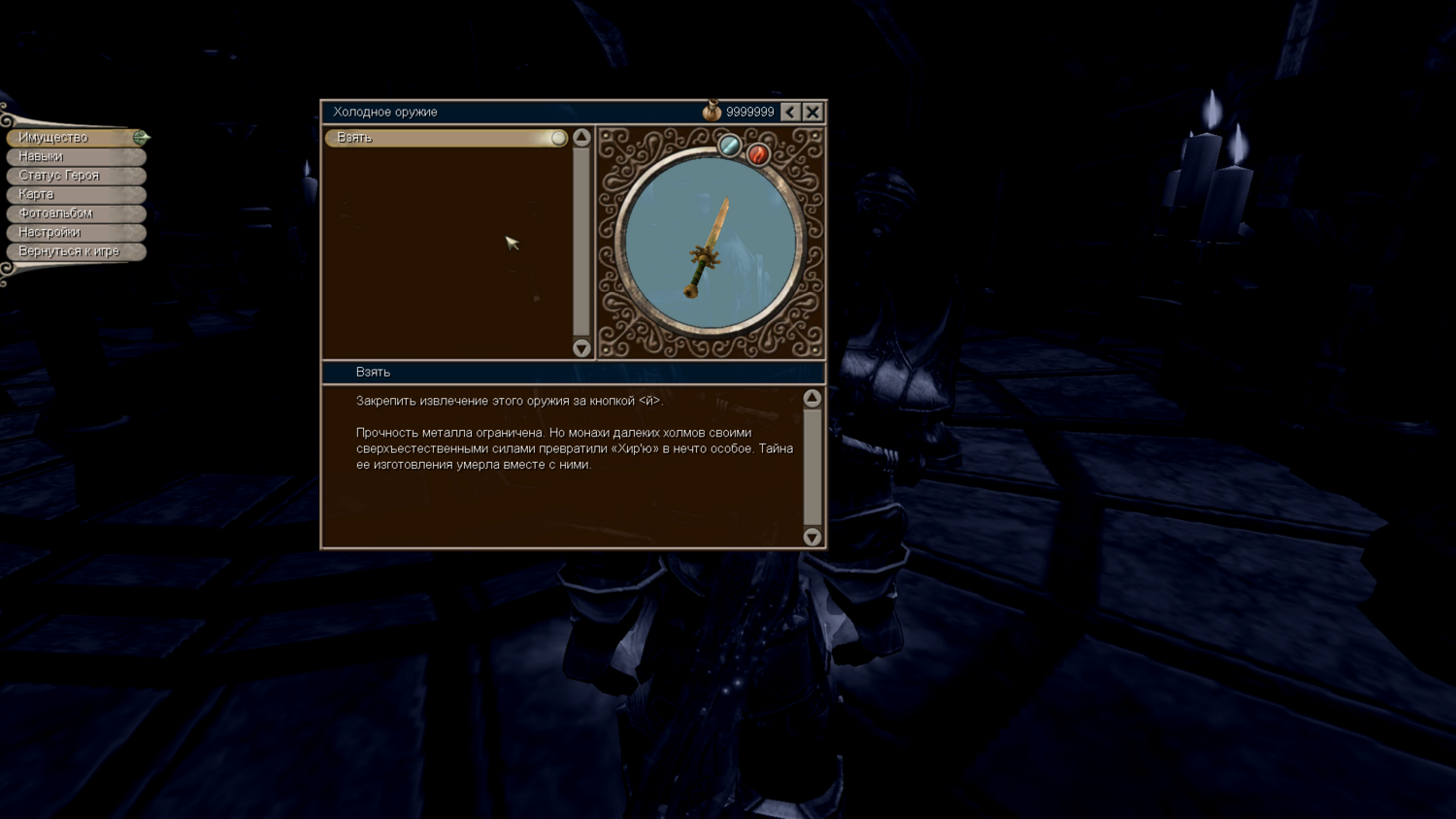Click the red flame augmentation icon
This screenshot has height=819, width=1456.
tap(758, 153)
